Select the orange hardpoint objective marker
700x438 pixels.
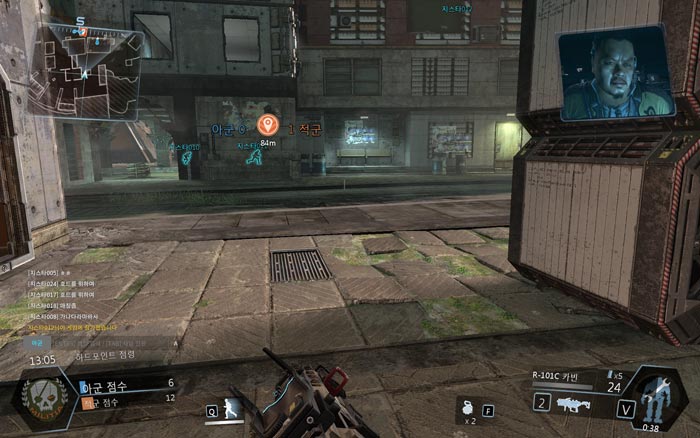tap(267, 125)
